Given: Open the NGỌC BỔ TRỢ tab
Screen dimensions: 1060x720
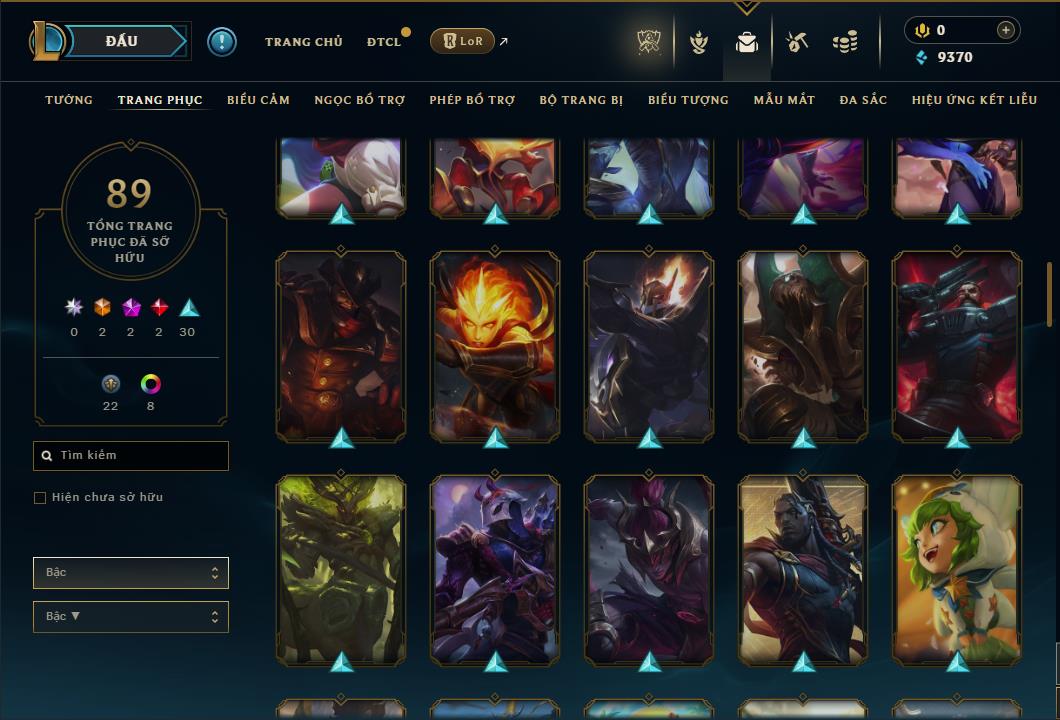Looking at the screenshot, I should click(x=360, y=100).
